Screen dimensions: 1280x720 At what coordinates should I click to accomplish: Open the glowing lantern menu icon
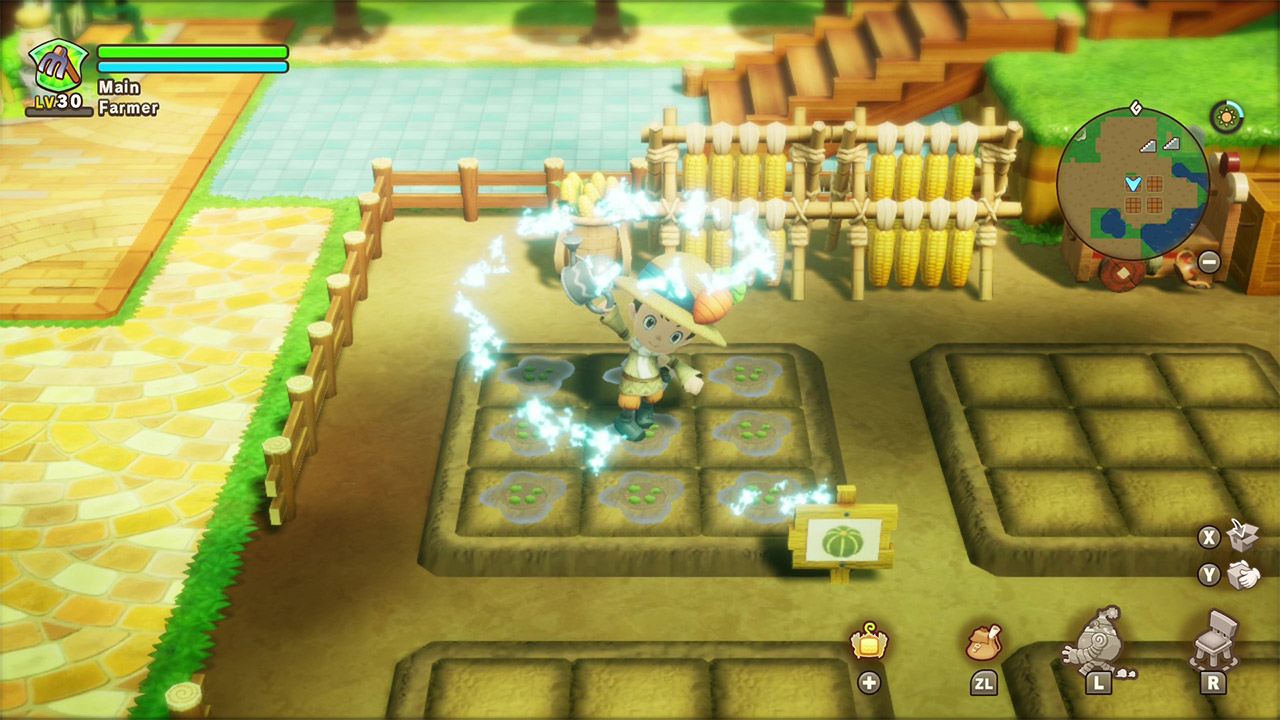pos(869,641)
